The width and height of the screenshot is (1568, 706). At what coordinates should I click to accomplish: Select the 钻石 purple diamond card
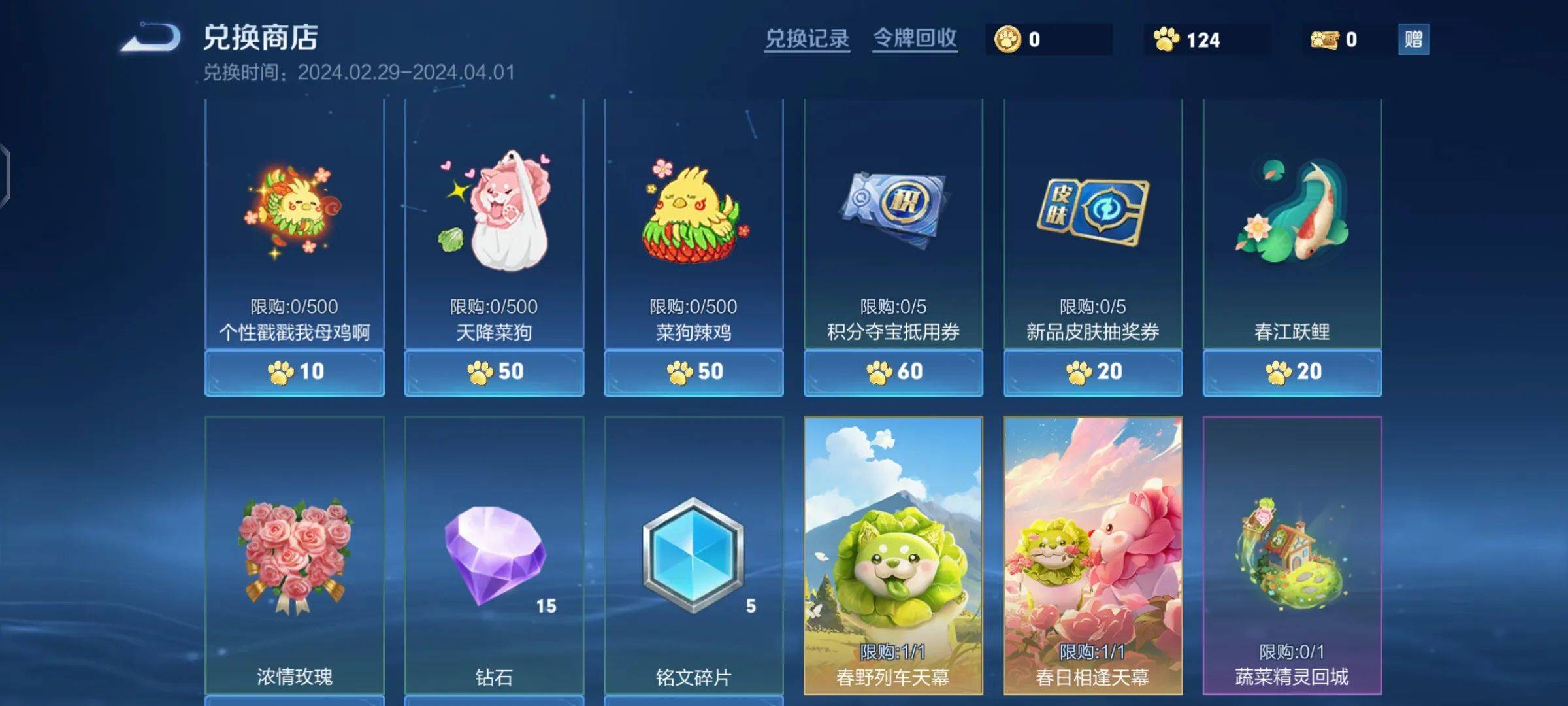tap(494, 556)
